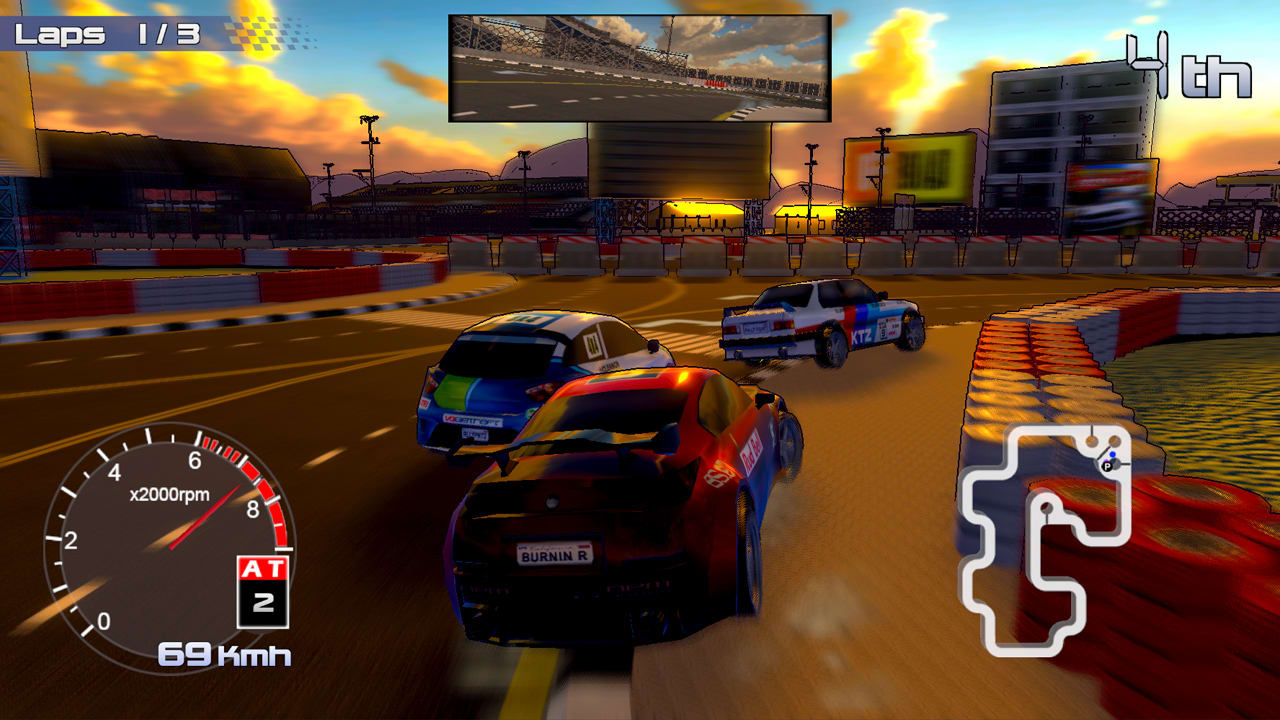Expand the minimap to full size
The width and height of the screenshot is (1280, 720).
click(x=1050, y=540)
